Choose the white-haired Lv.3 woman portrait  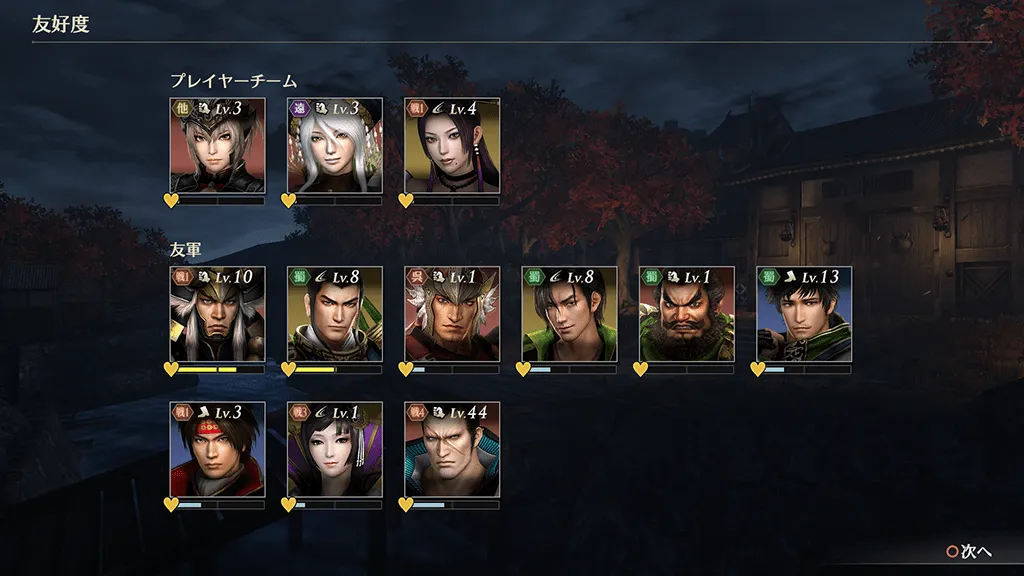(x=335, y=146)
